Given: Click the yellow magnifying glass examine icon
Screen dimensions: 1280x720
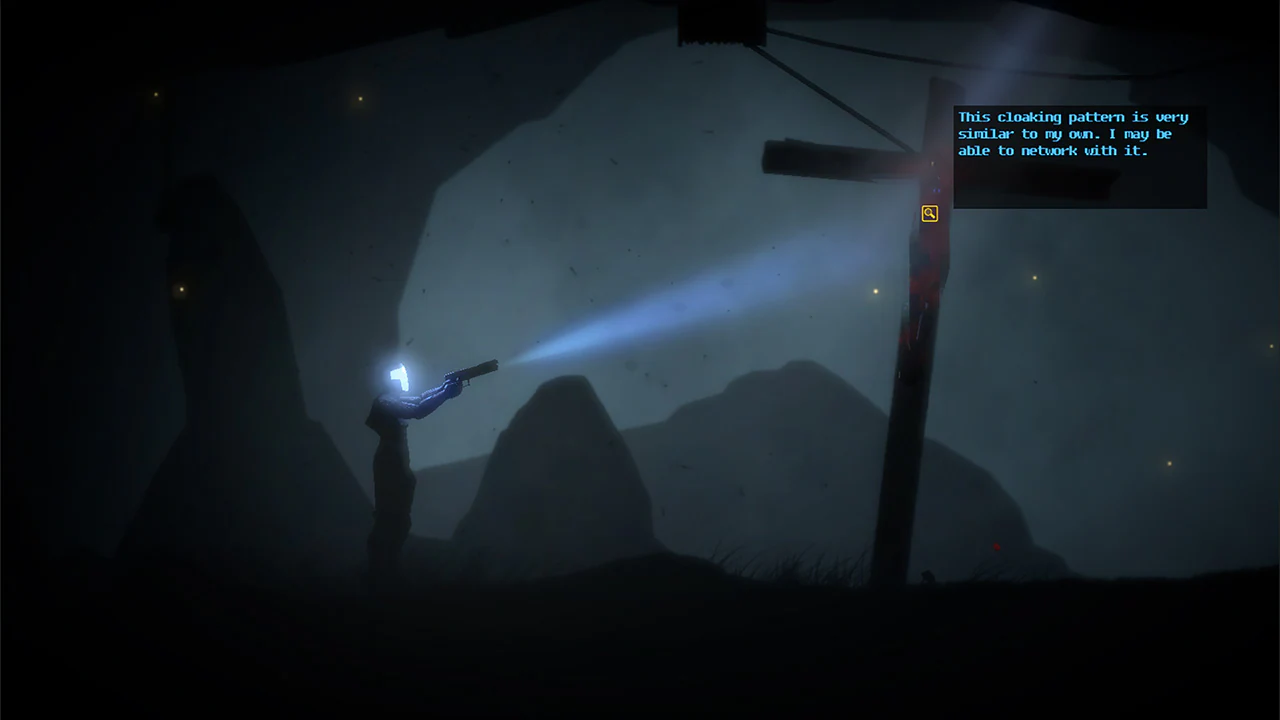Looking at the screenshot, I should [929, 213].
